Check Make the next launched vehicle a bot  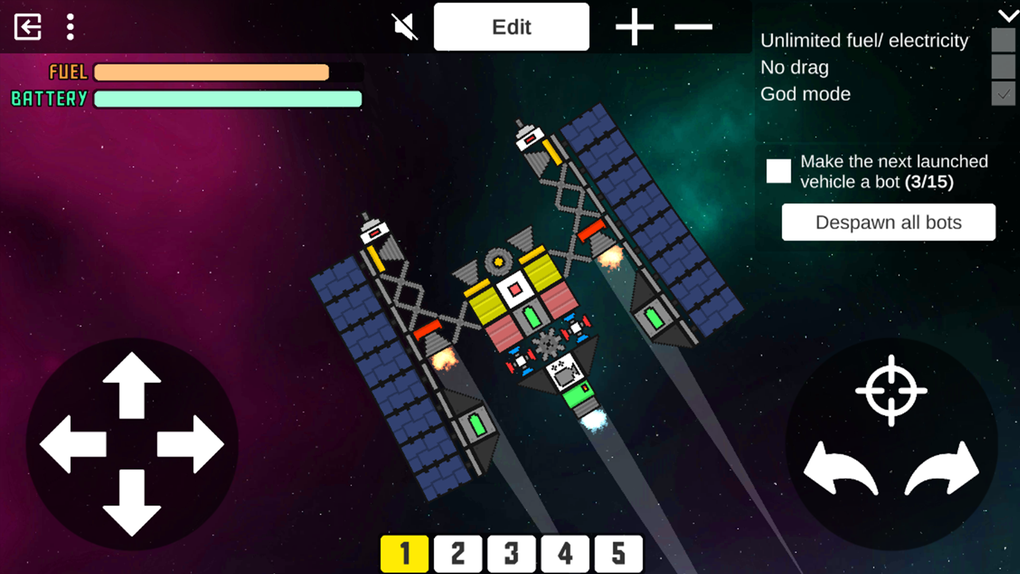pyautogui.click(x=779, y=171)
